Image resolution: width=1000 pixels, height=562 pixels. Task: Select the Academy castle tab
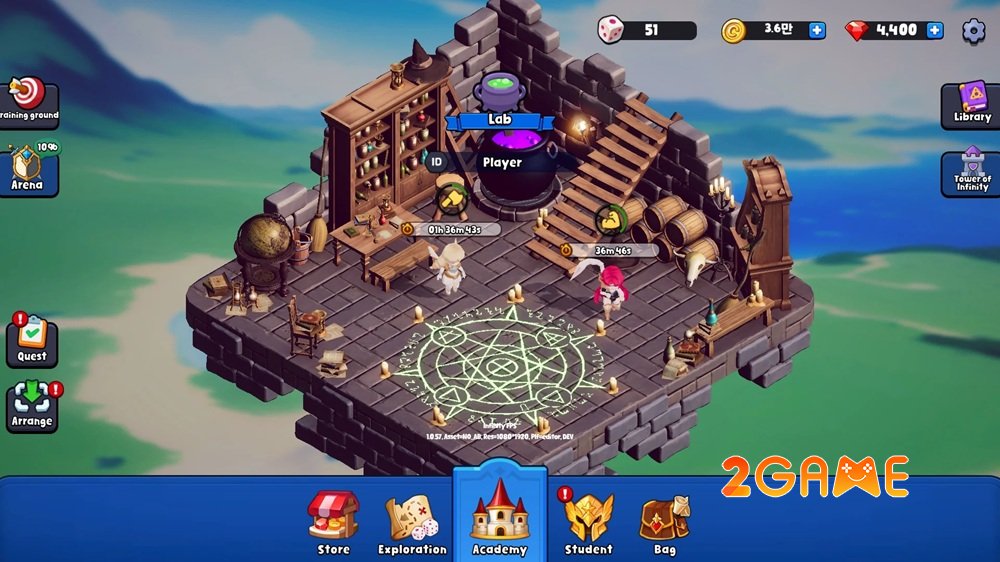point(499,515)
